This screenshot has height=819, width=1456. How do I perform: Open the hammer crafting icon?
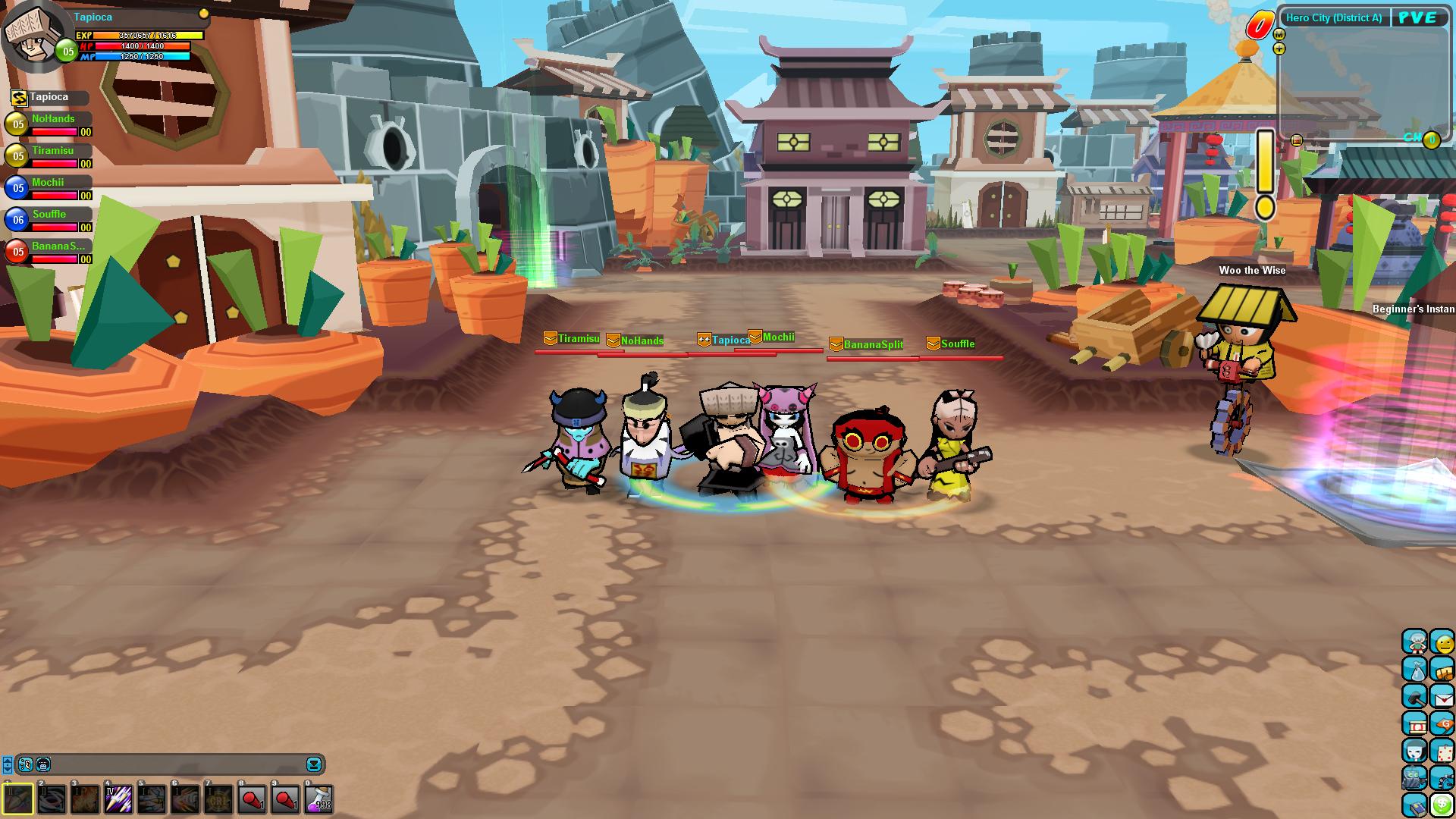click(1414, 697)
